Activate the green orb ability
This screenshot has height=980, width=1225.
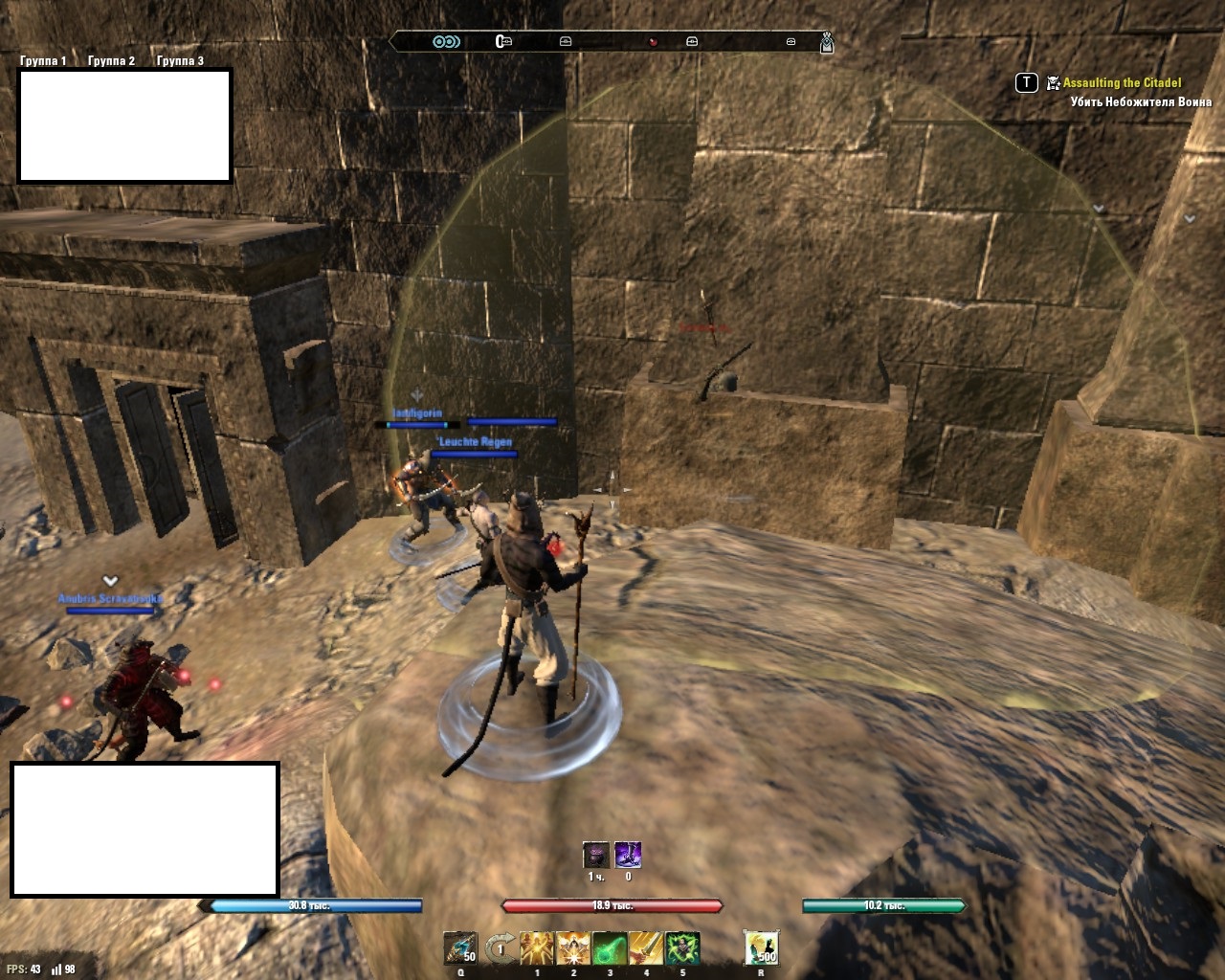point(610,948)
